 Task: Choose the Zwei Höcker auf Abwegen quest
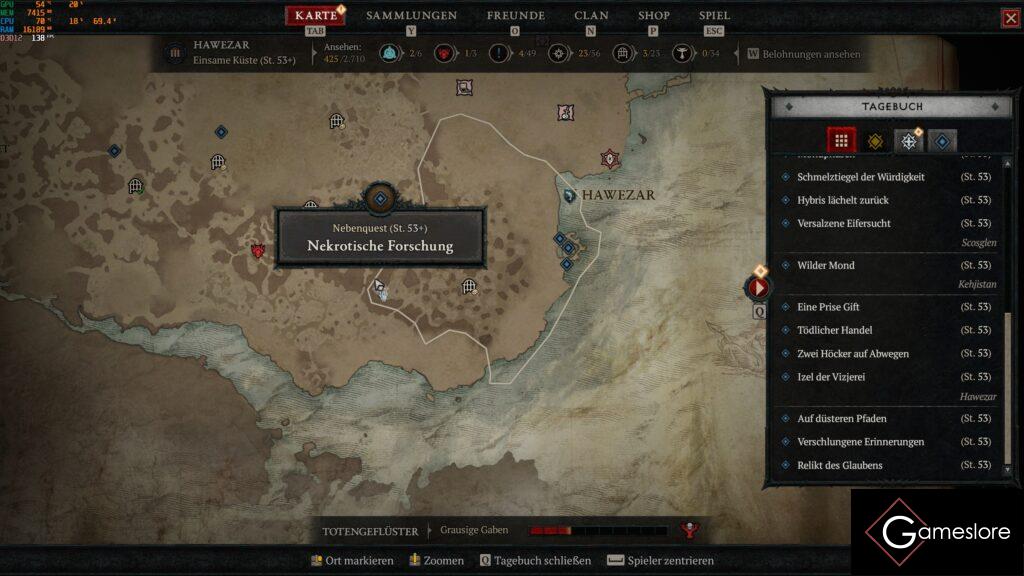point(853,354)
